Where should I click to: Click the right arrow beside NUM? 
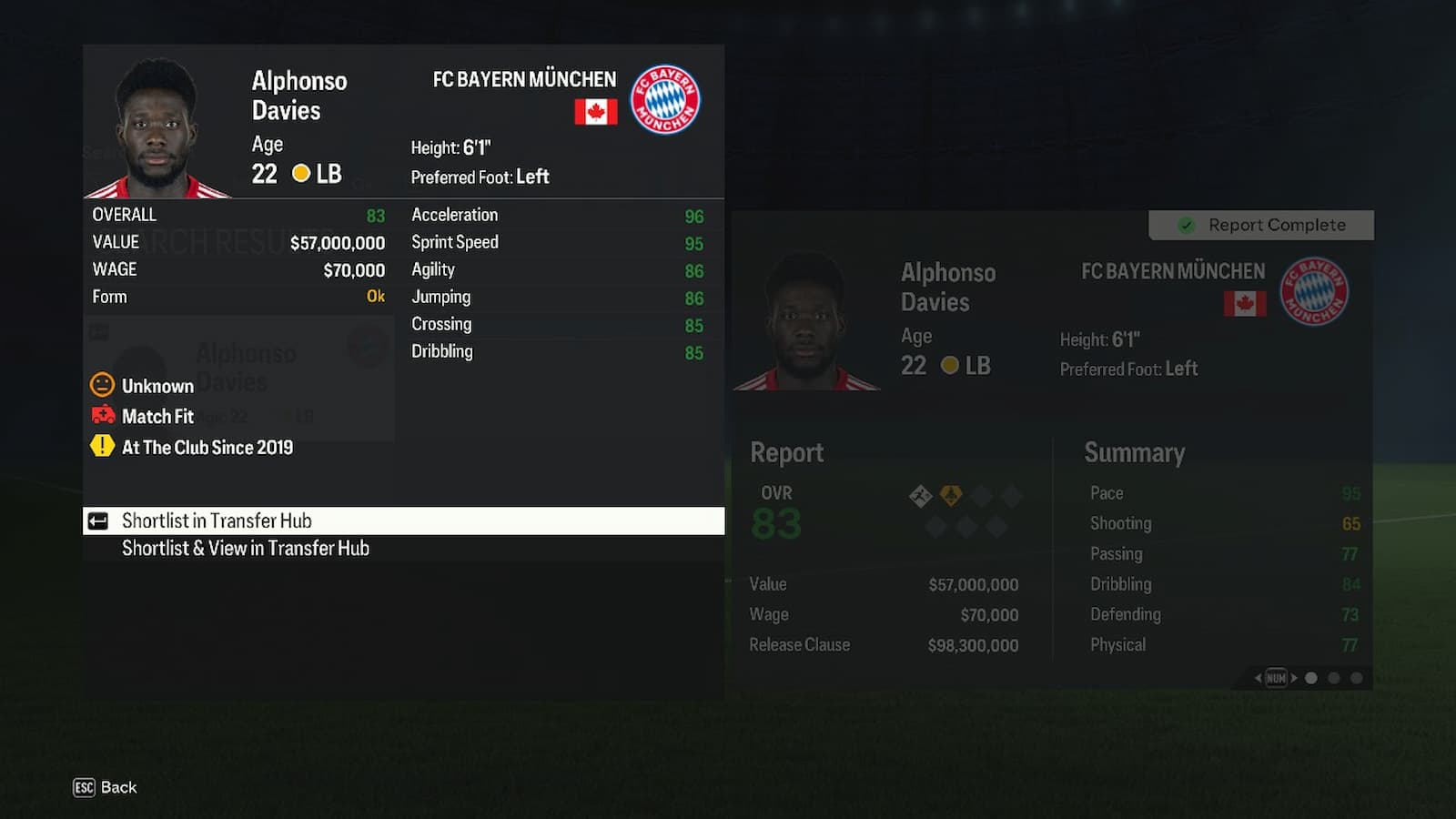tap(1294, 677)
